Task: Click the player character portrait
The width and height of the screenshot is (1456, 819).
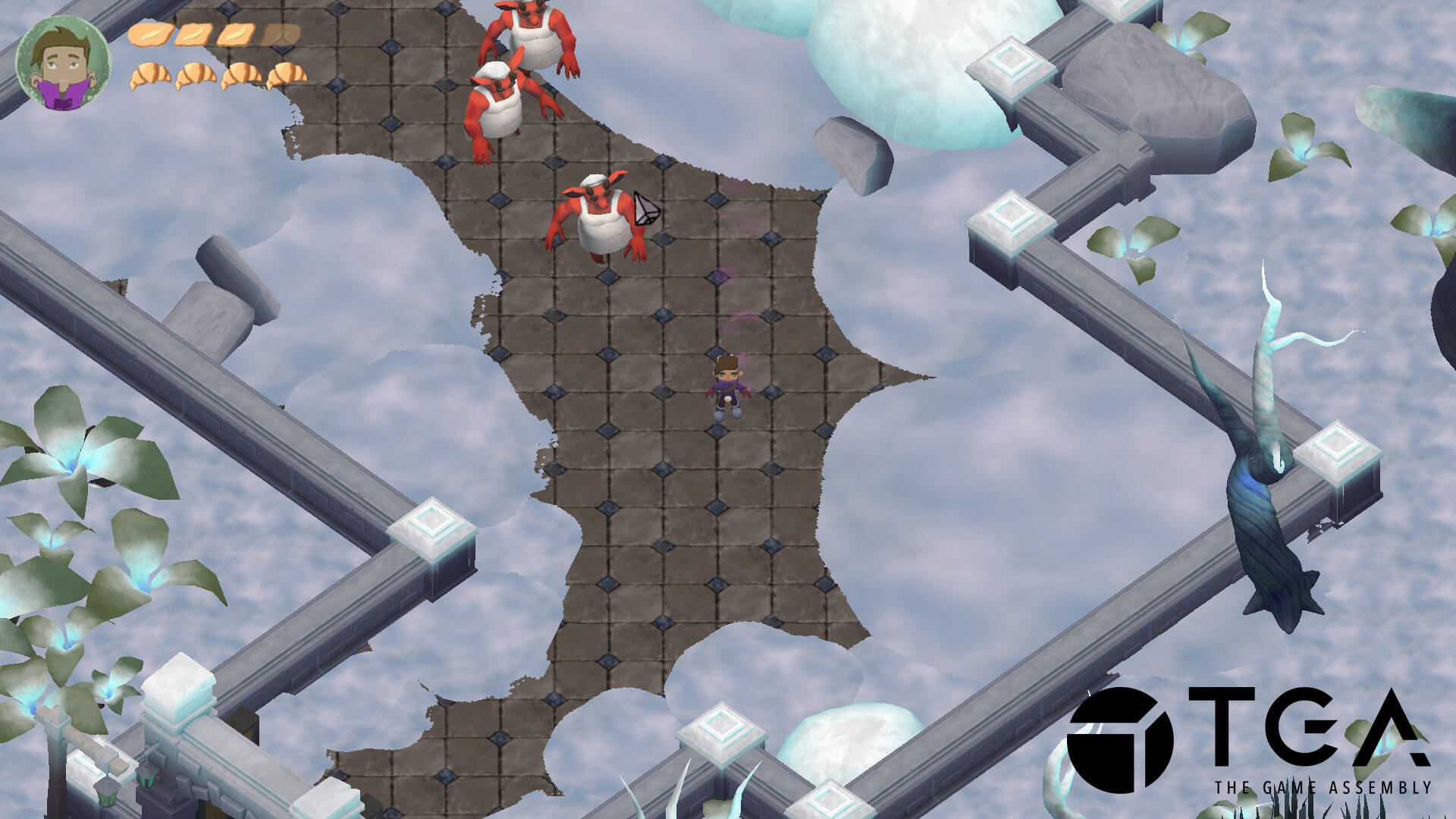Action: (x=63, y=62)
